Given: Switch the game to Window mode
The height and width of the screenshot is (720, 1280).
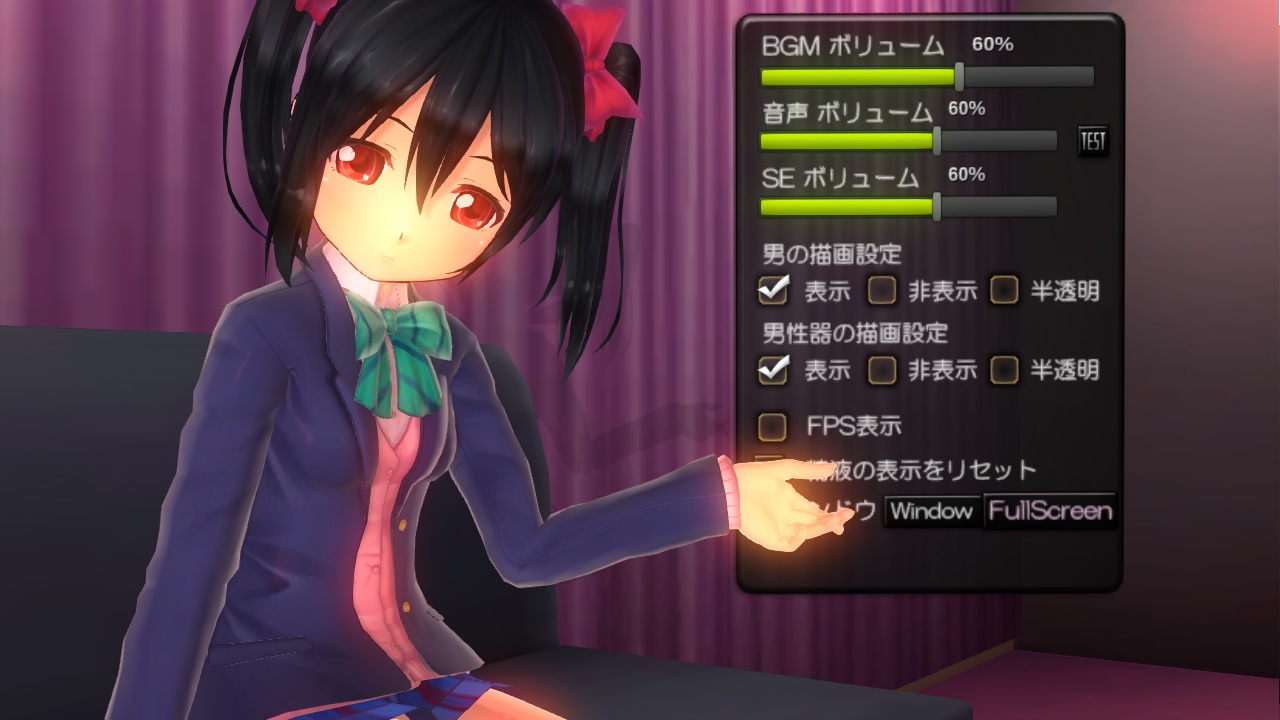Looking at the screenshot, I should (932, 512).
